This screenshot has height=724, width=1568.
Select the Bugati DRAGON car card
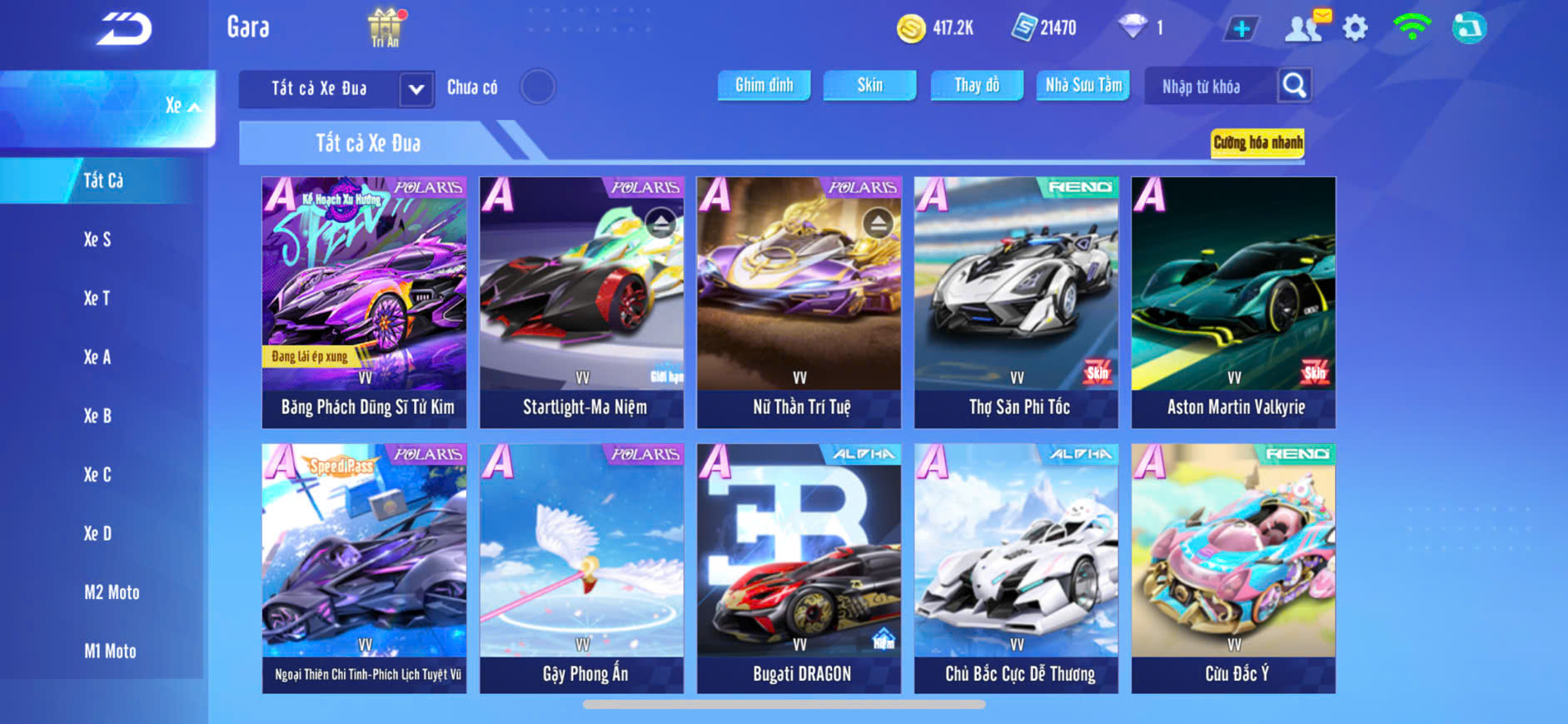point(799,568)
